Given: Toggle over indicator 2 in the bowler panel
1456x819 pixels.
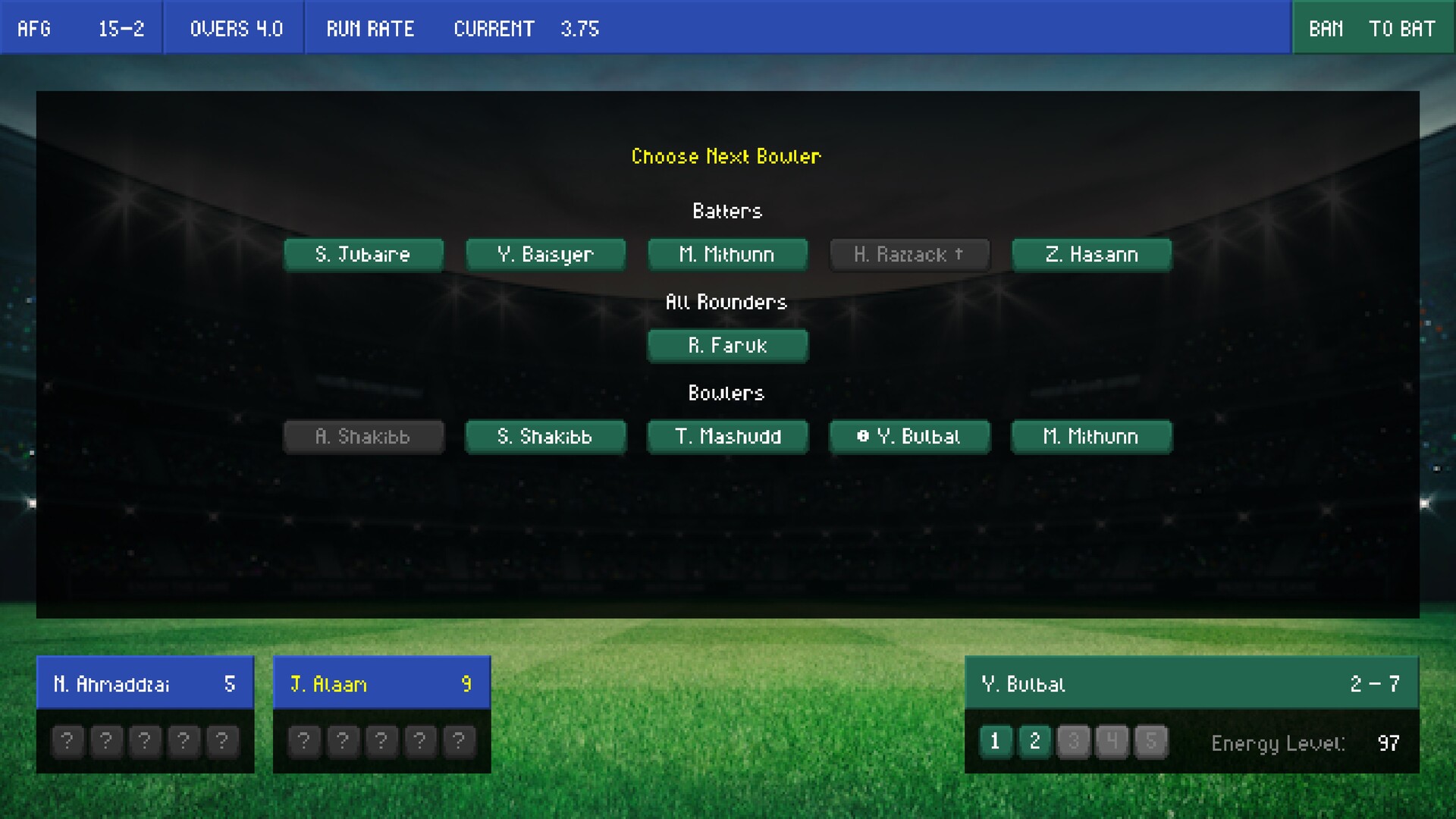Looking at the screenshot, I should [1034, 743].
